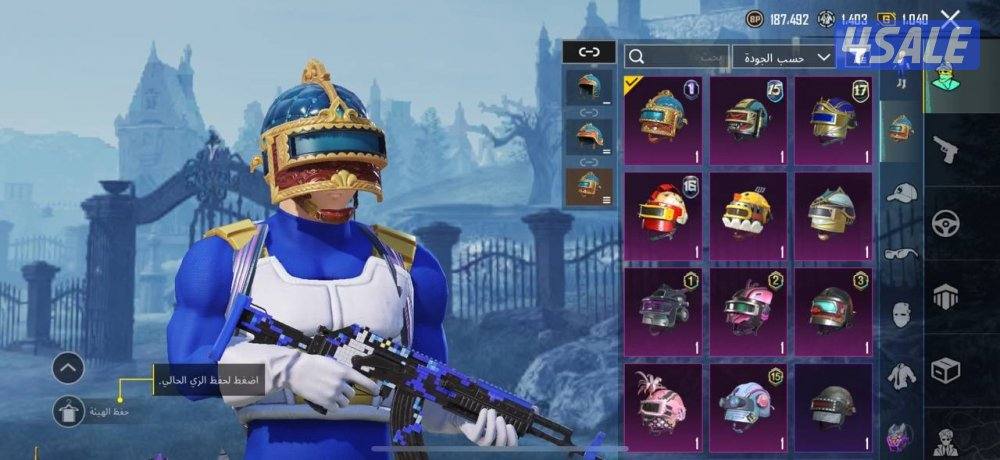This screenshot has height=460, width=1000.
Task: Choose the light blue goggles helmet marked 15
Action: 748,405
